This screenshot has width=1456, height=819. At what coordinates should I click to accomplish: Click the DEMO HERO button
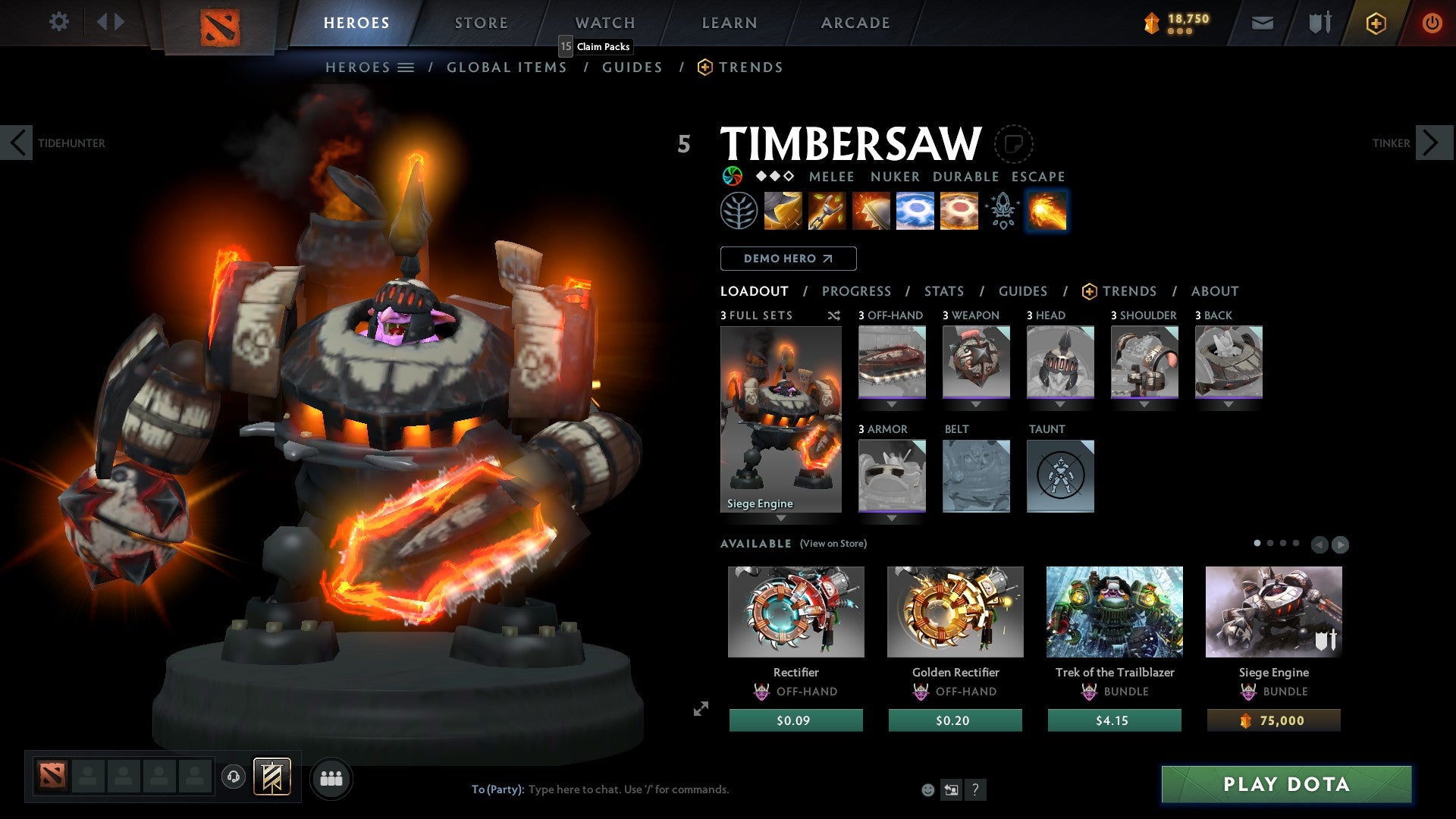[x=788, y=259]
